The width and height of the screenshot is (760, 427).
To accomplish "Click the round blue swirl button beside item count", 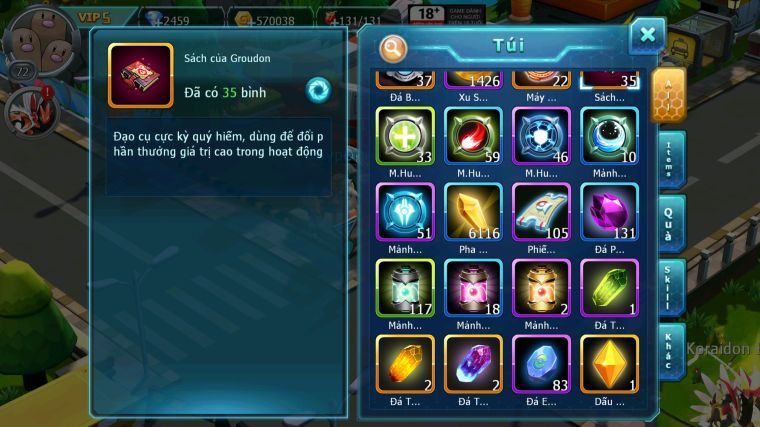I will coord(319,90).
